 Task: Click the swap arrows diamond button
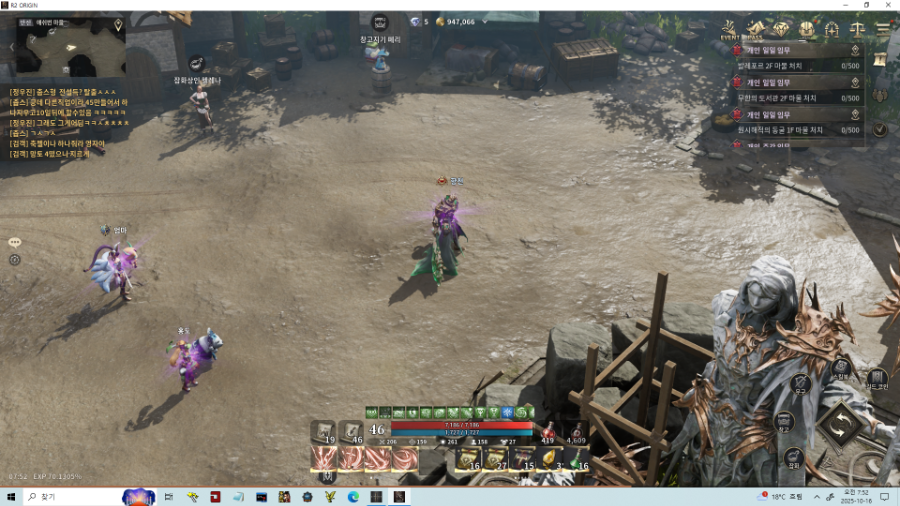point(839,425)
